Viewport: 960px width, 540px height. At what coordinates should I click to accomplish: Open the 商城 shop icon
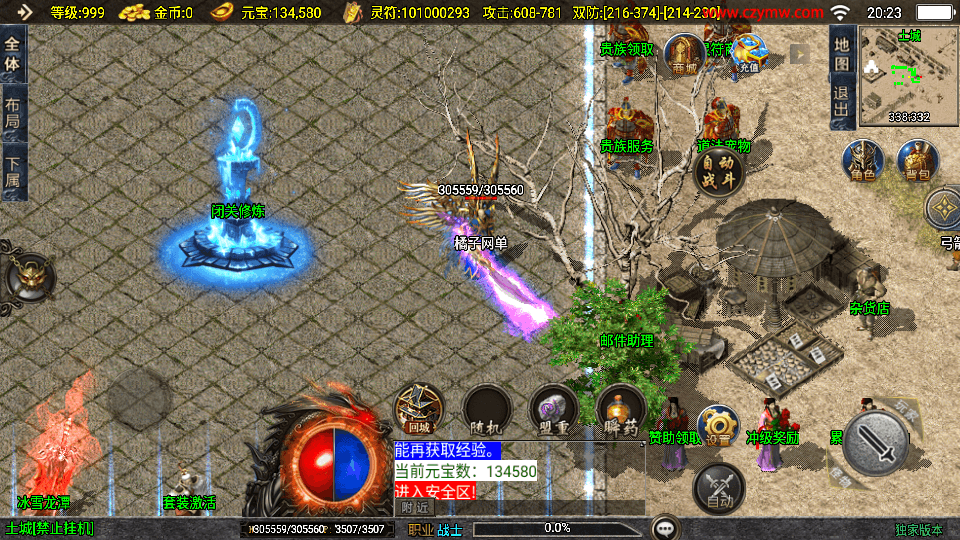coord(685,54)
